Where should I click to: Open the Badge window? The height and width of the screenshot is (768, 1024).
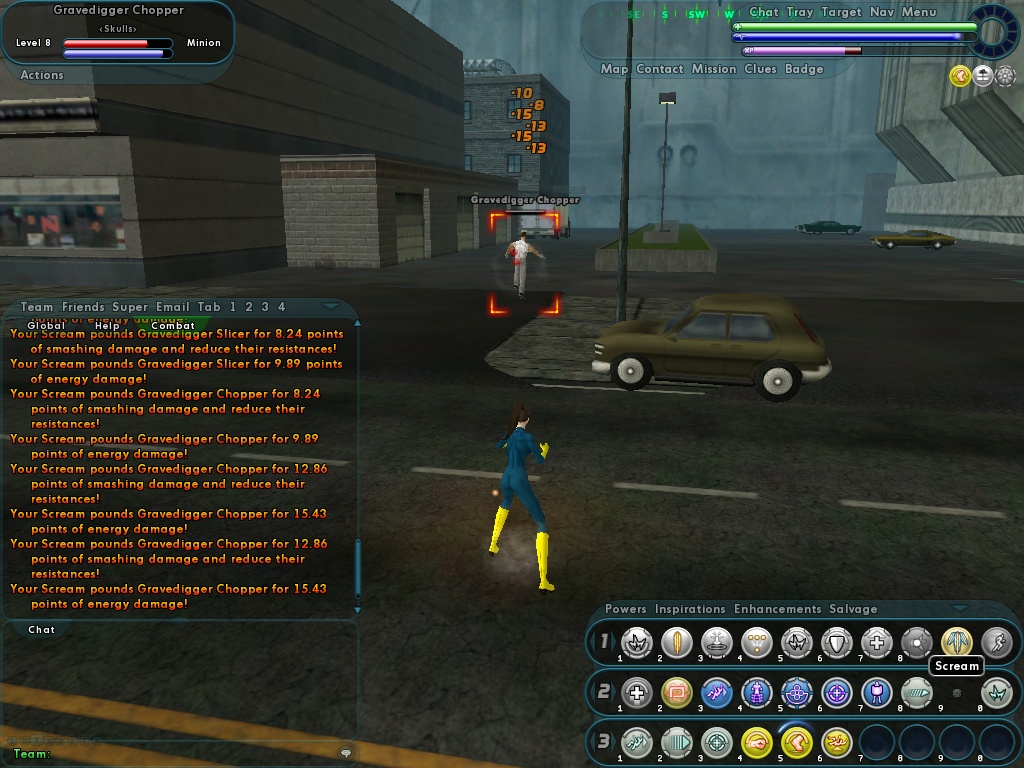[804, 69]
